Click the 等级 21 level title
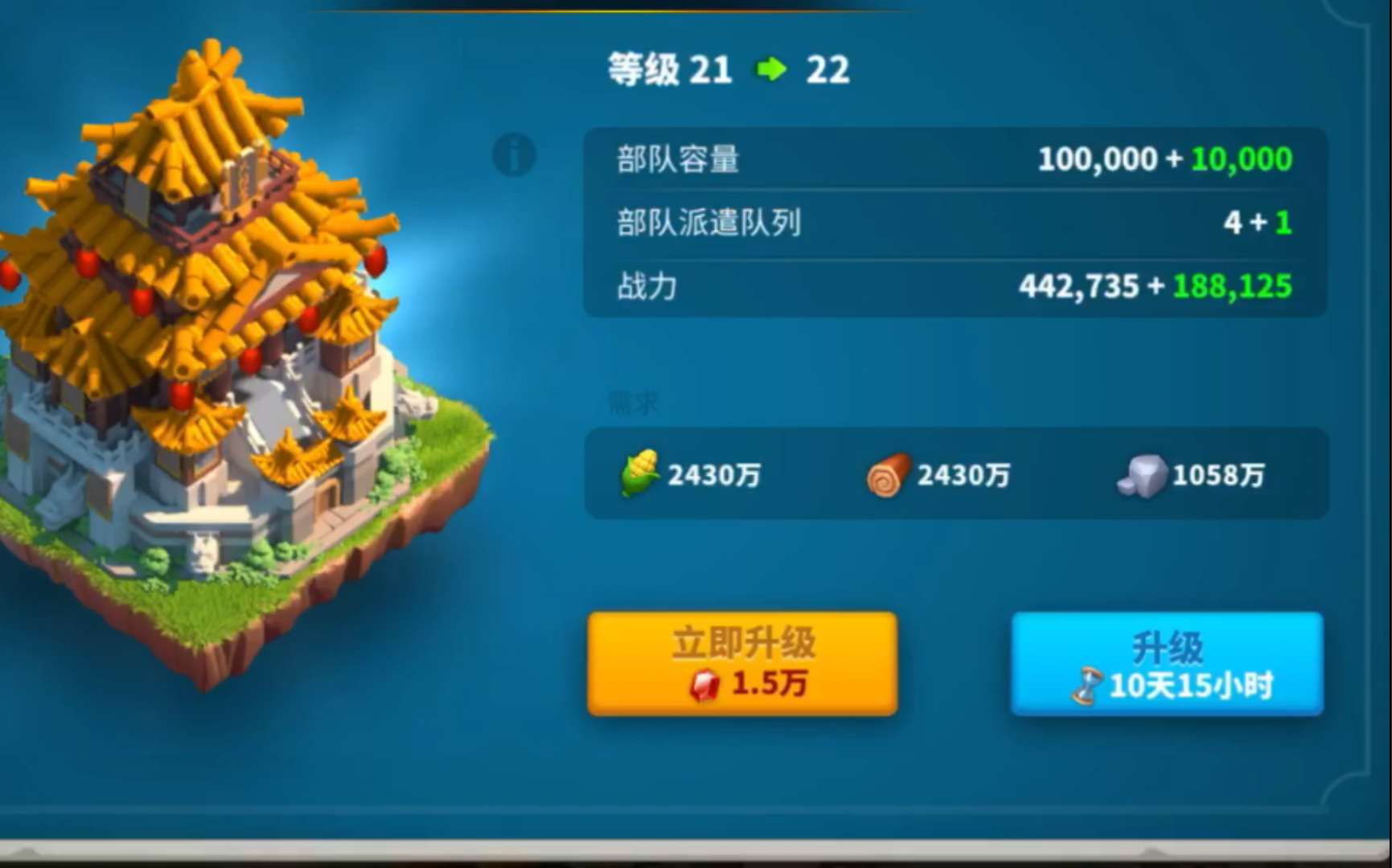Screen dimensions: 1392x868 pyautogui.click(x=668, y=70)
